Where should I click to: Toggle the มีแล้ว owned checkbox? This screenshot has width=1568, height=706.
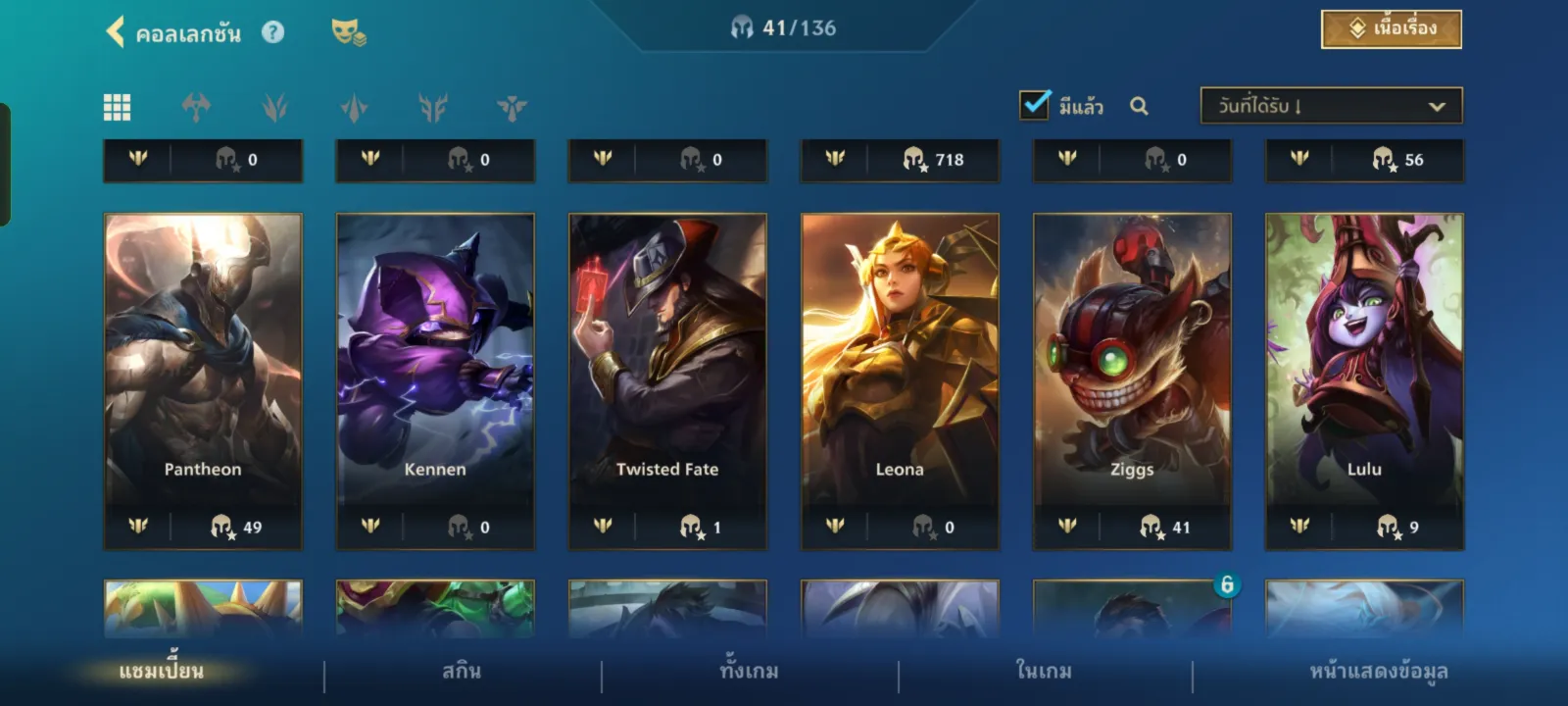(x=1035, y=105)
